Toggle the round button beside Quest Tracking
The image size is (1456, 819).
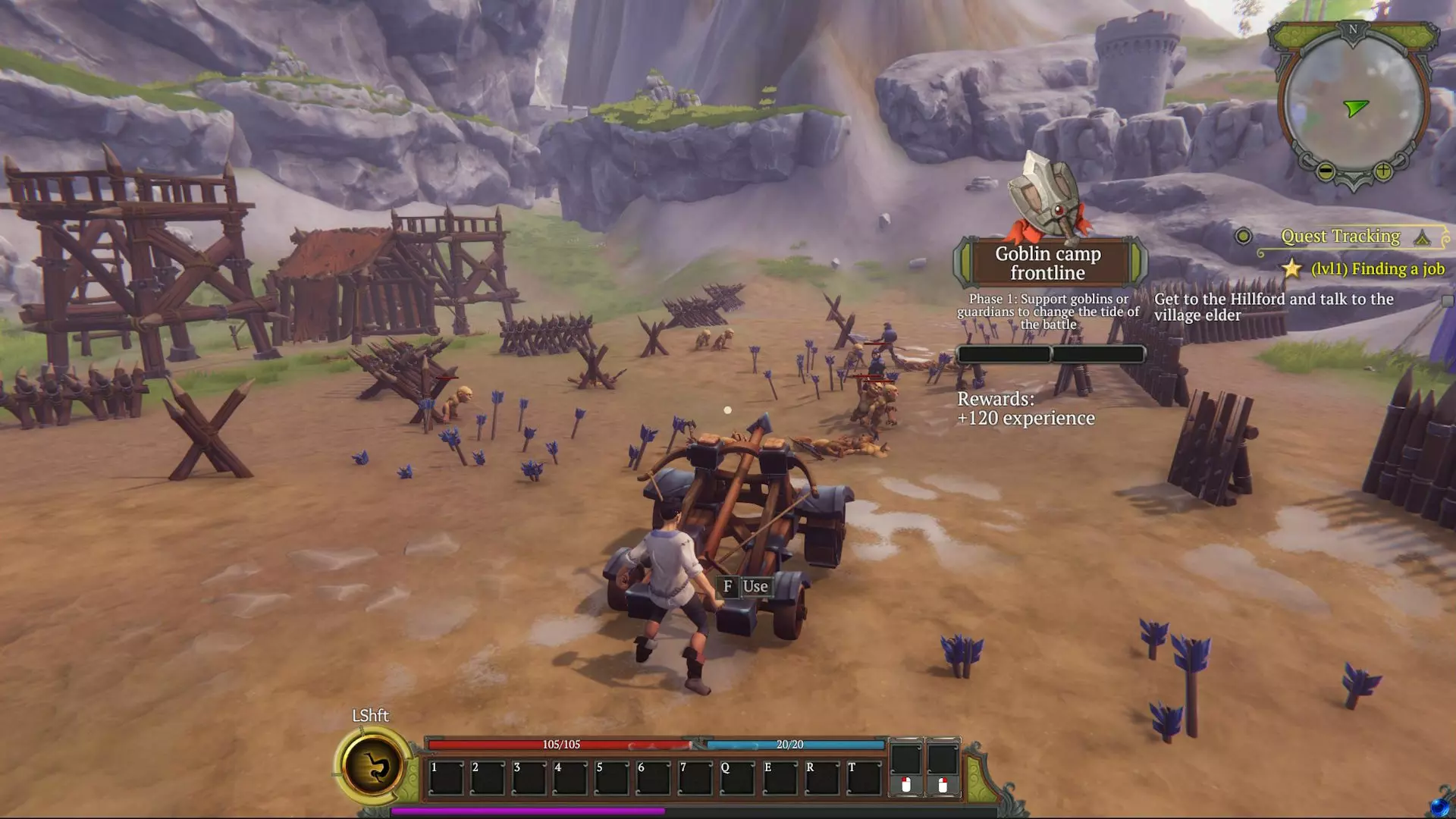1243,237
